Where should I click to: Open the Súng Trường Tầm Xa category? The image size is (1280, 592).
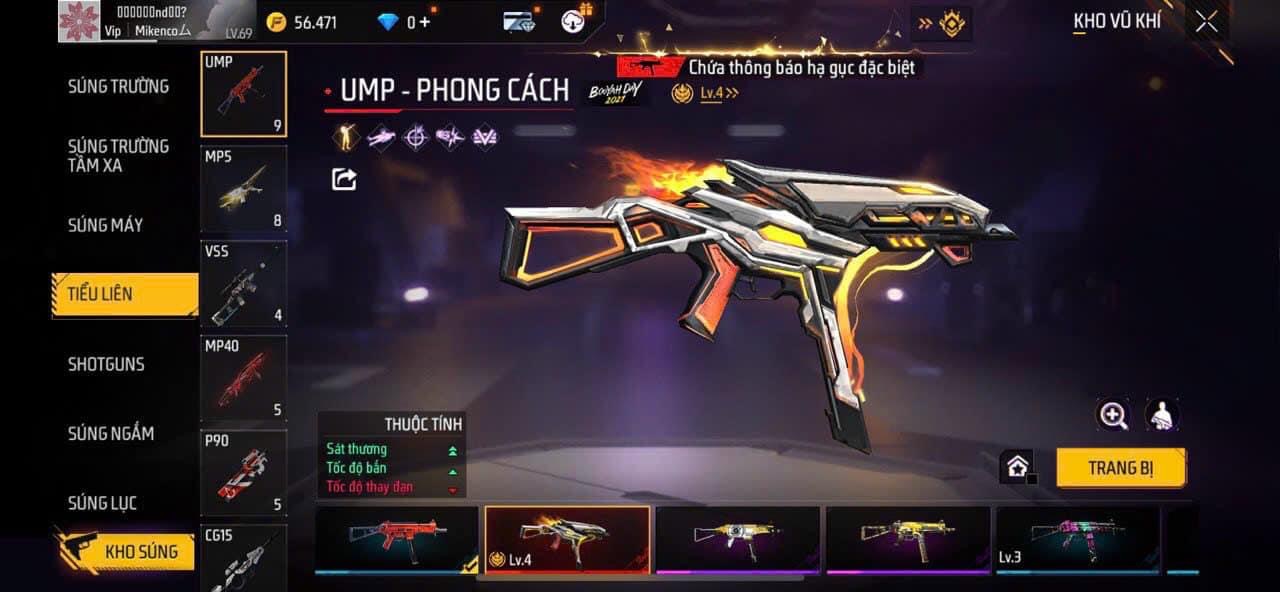pos(118,155)
